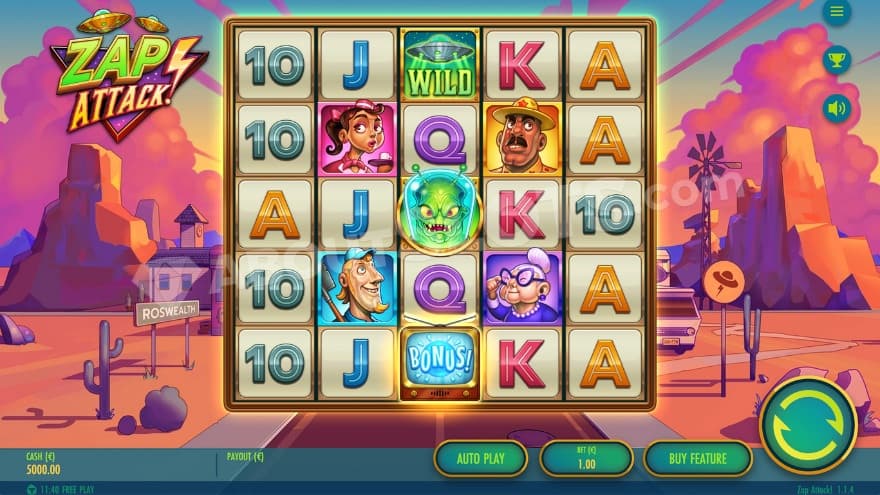Change the bet amount
The image size is (880, 495).
tap(586, 458)
